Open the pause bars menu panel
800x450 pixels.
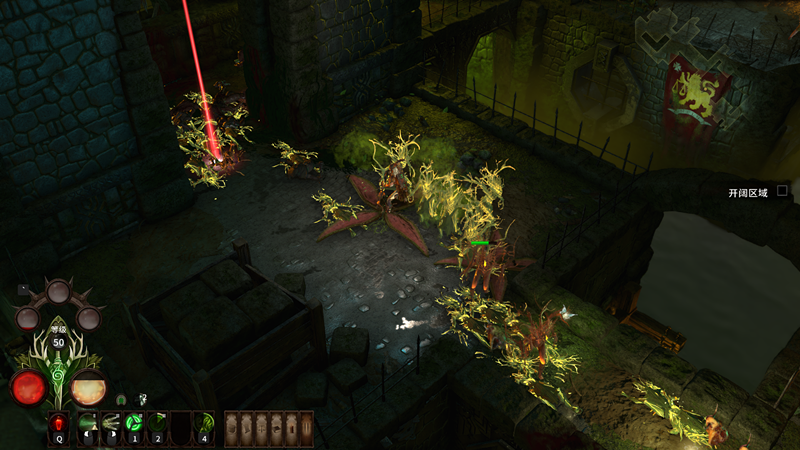click(306, 427)
